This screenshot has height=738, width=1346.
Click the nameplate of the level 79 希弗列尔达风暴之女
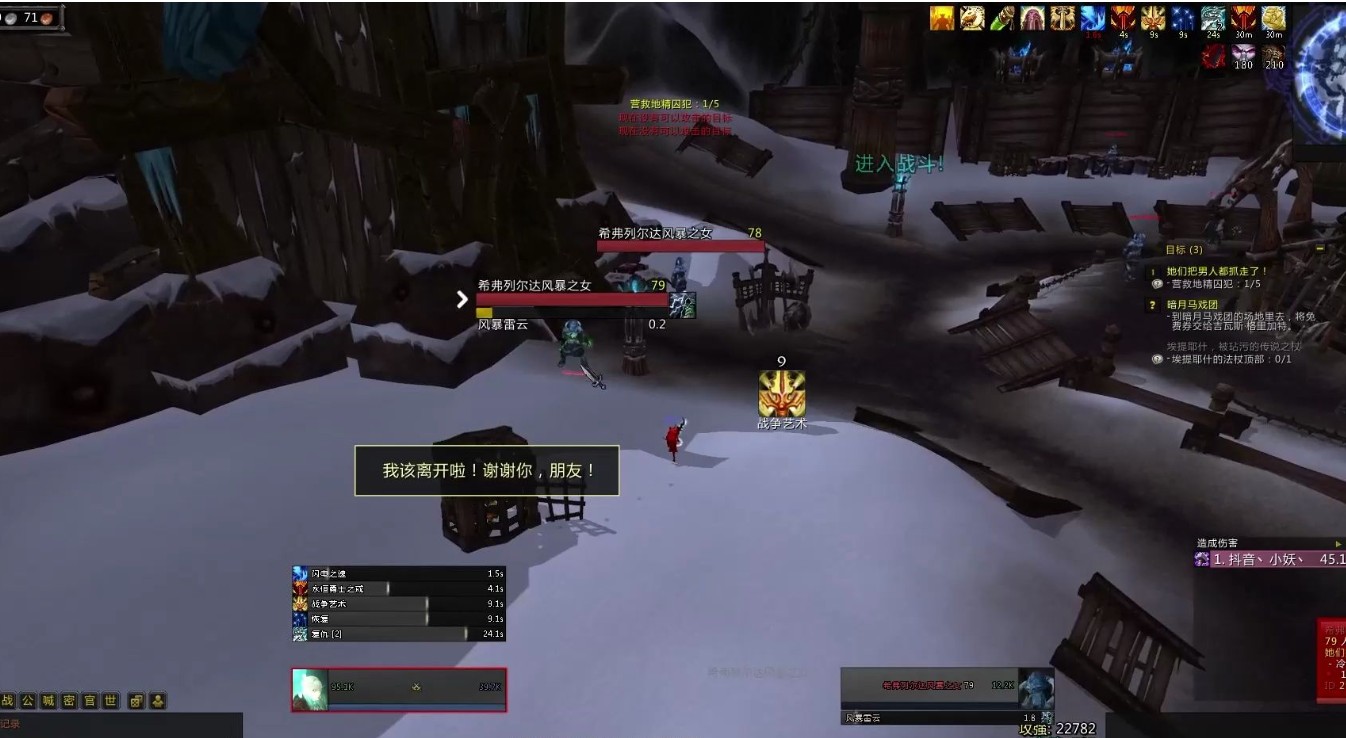[572, 298]
